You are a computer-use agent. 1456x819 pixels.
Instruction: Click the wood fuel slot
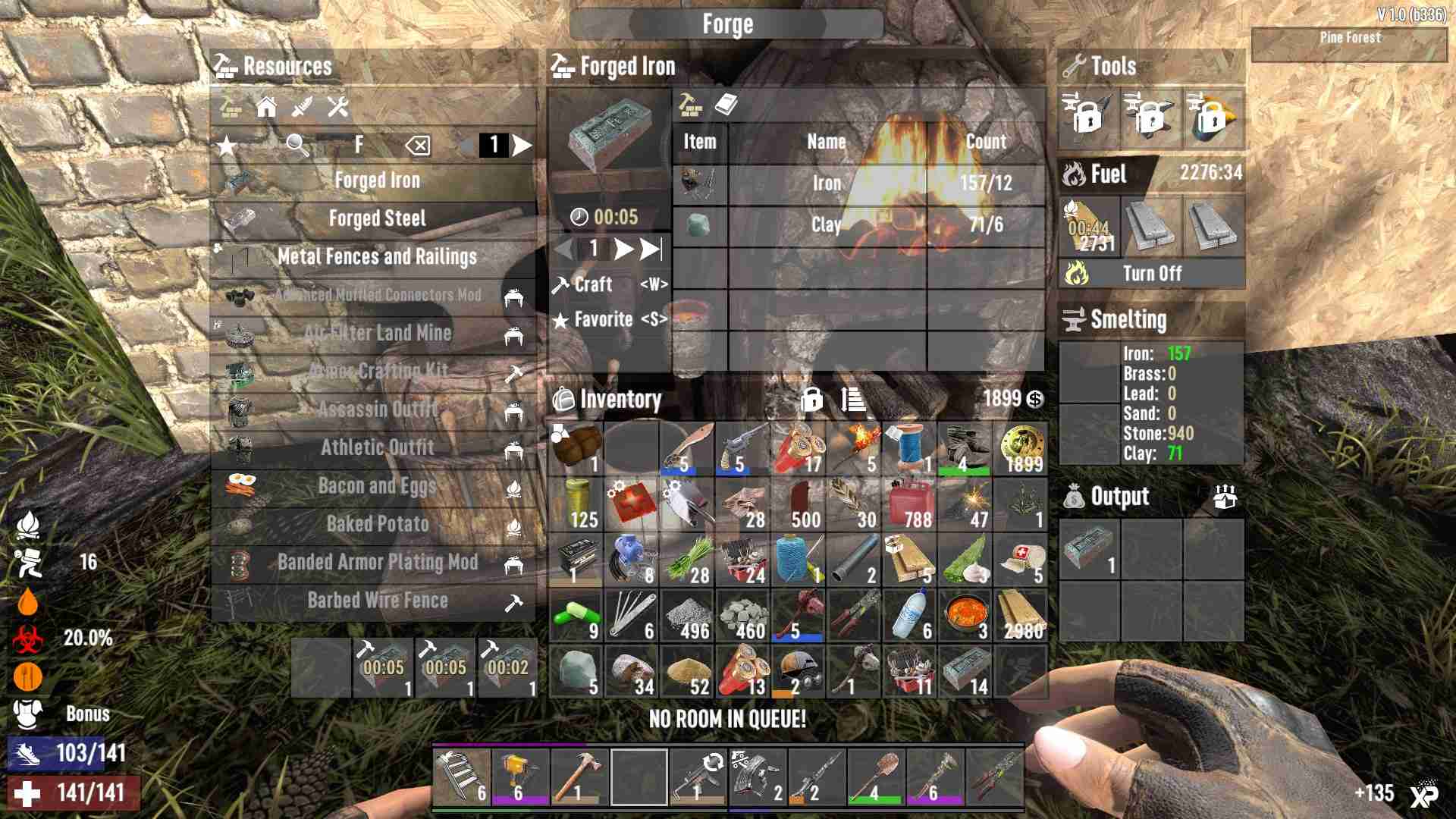(1090, 227)
